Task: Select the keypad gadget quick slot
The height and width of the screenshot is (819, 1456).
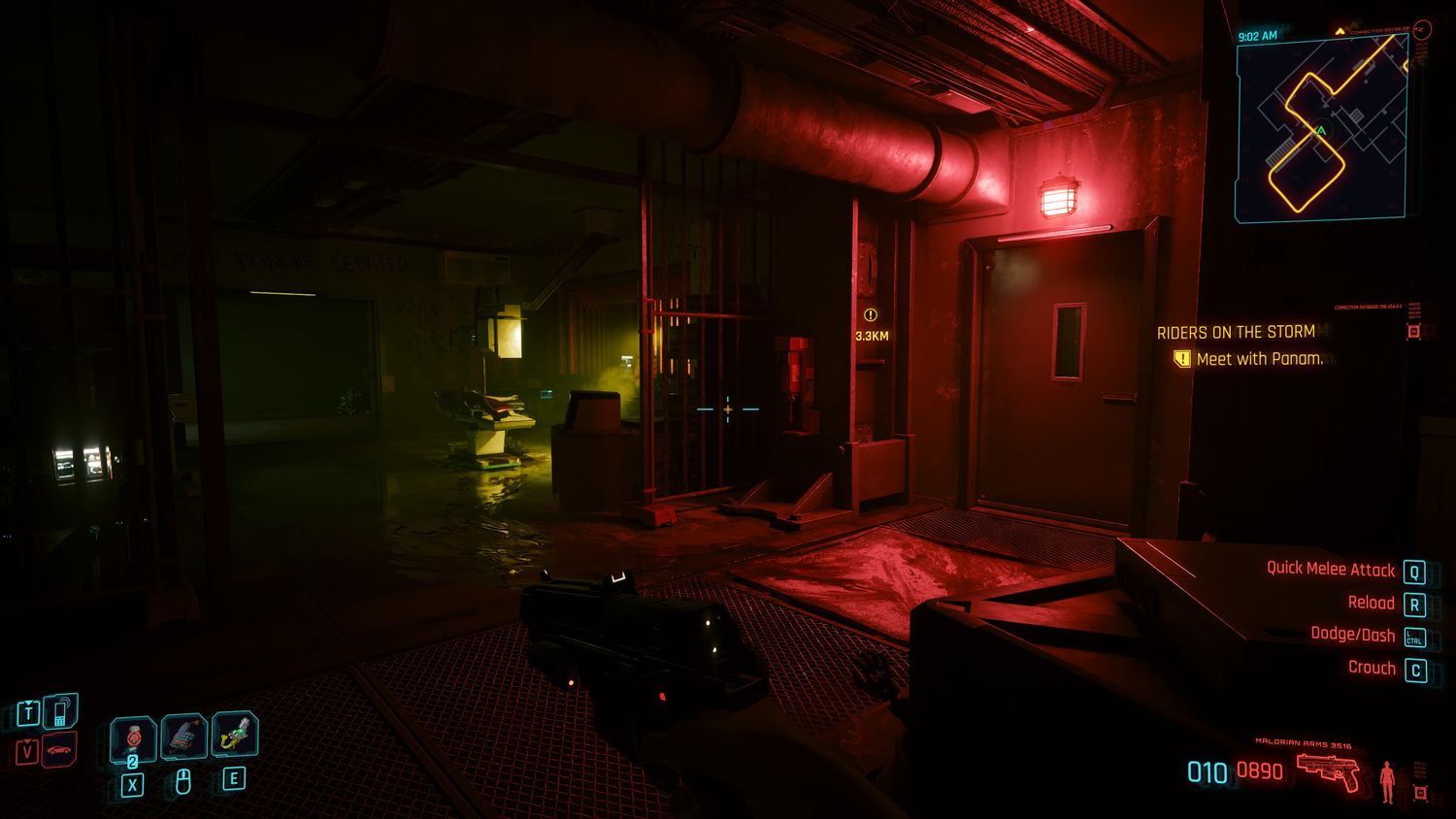Action: [x=183, y=737]
